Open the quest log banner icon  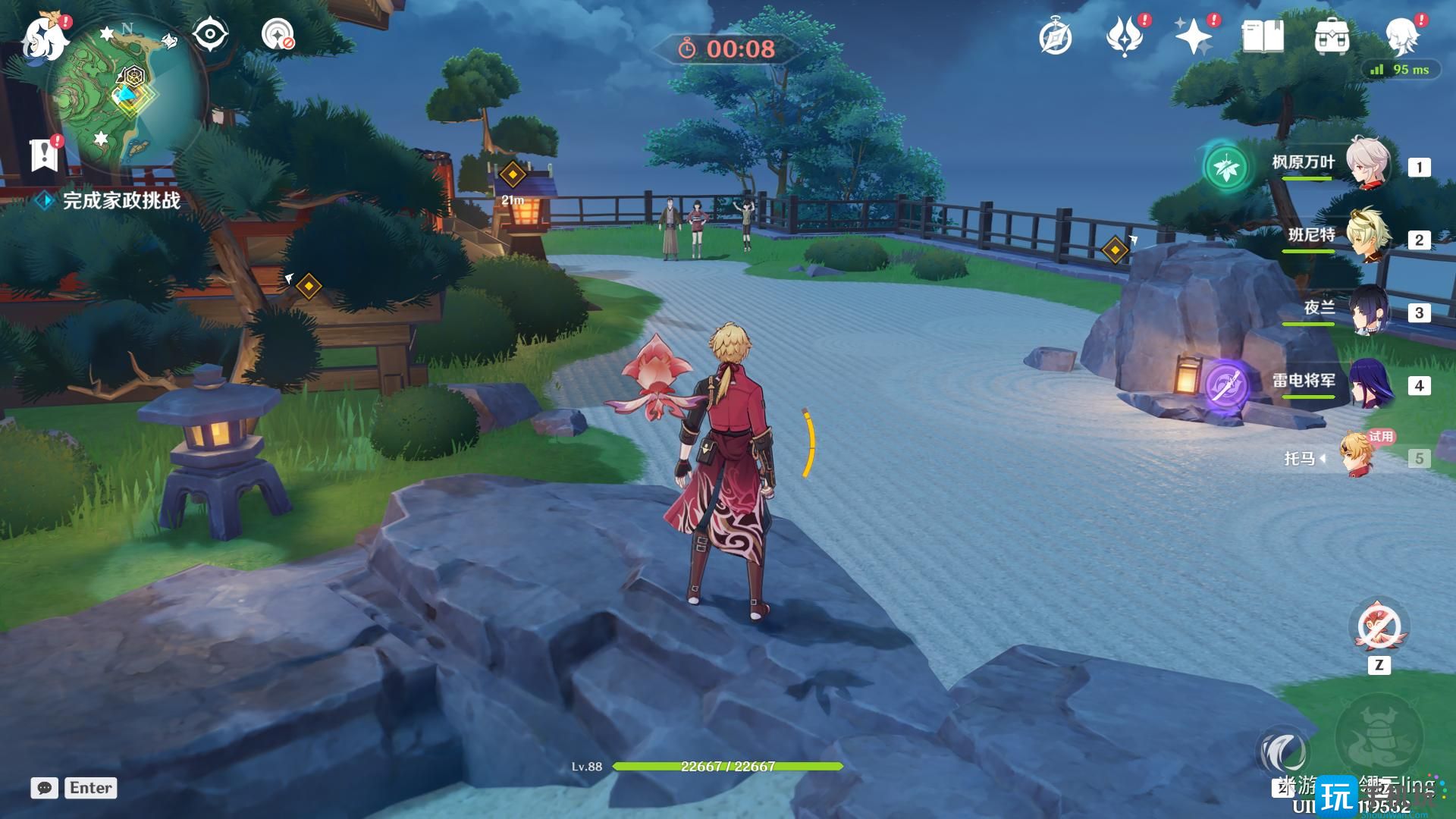tap(45, 154)
